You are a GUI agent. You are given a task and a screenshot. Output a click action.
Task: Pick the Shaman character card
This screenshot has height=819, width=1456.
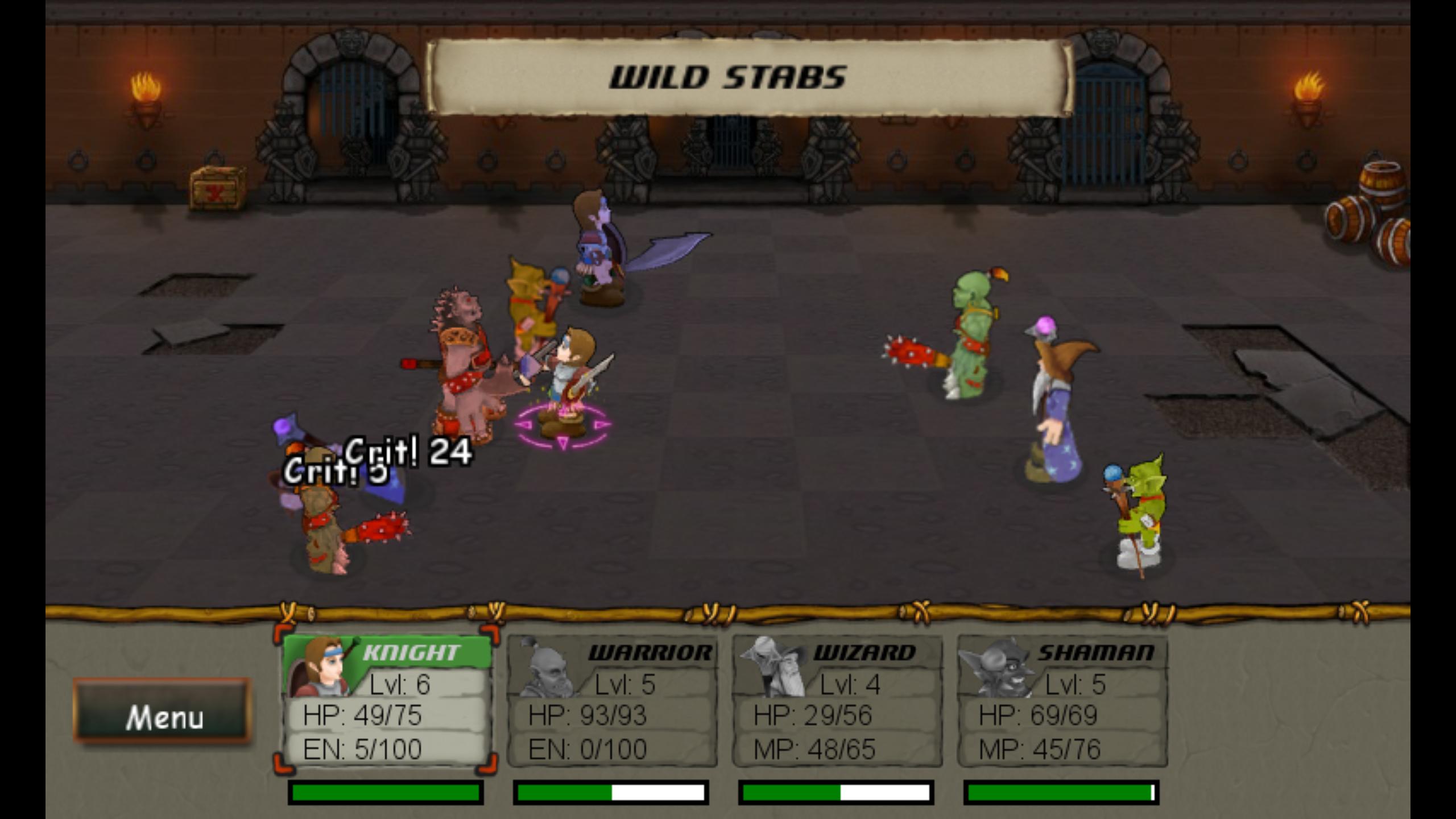(1062, 701)
